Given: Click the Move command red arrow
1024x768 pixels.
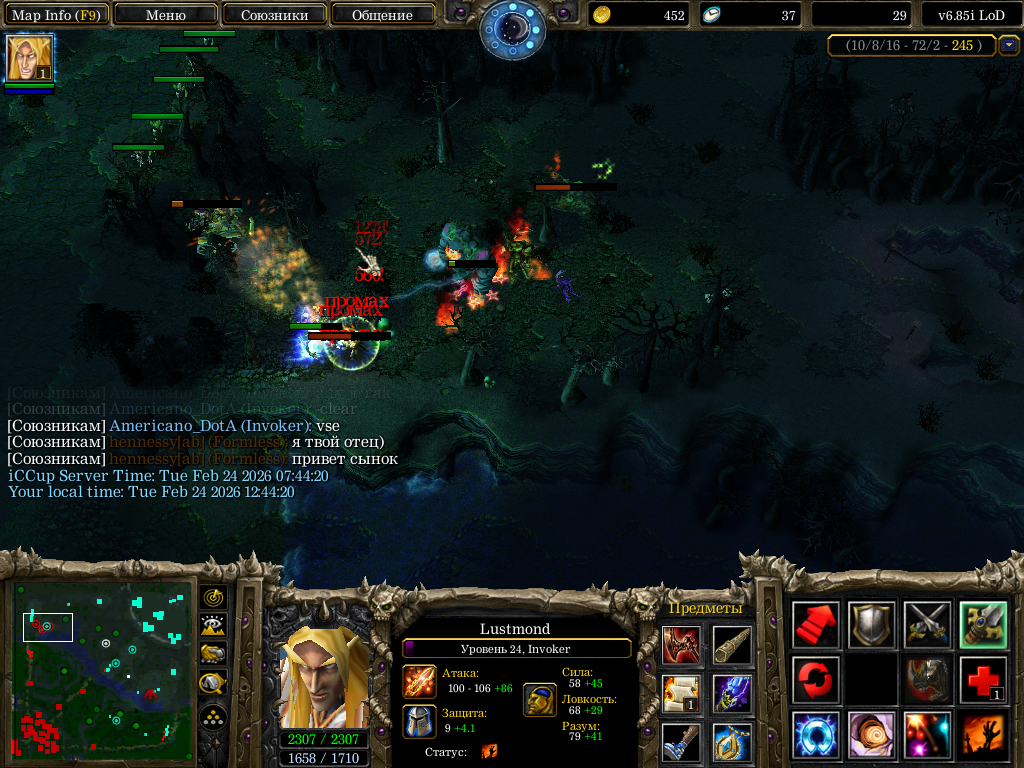Looking at the screenshot, I should [815, 625].
